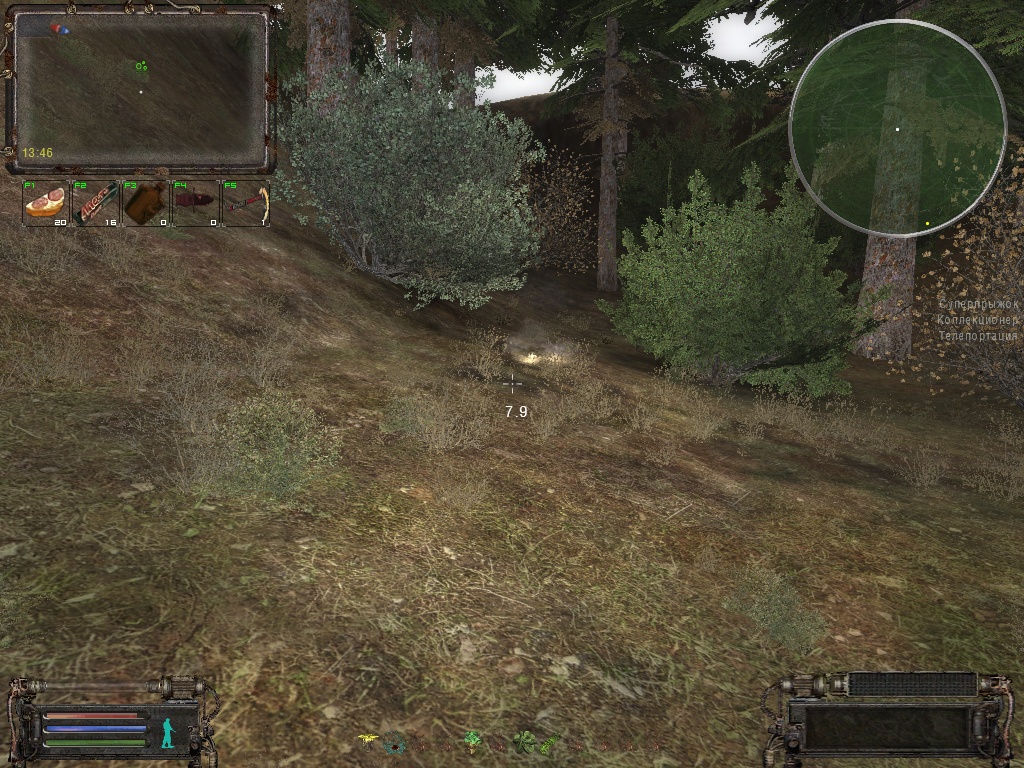This screenshot has height=768, width=1024.
Task: Select the F5 red-handled tool slot
Action: tap(246, 204)
